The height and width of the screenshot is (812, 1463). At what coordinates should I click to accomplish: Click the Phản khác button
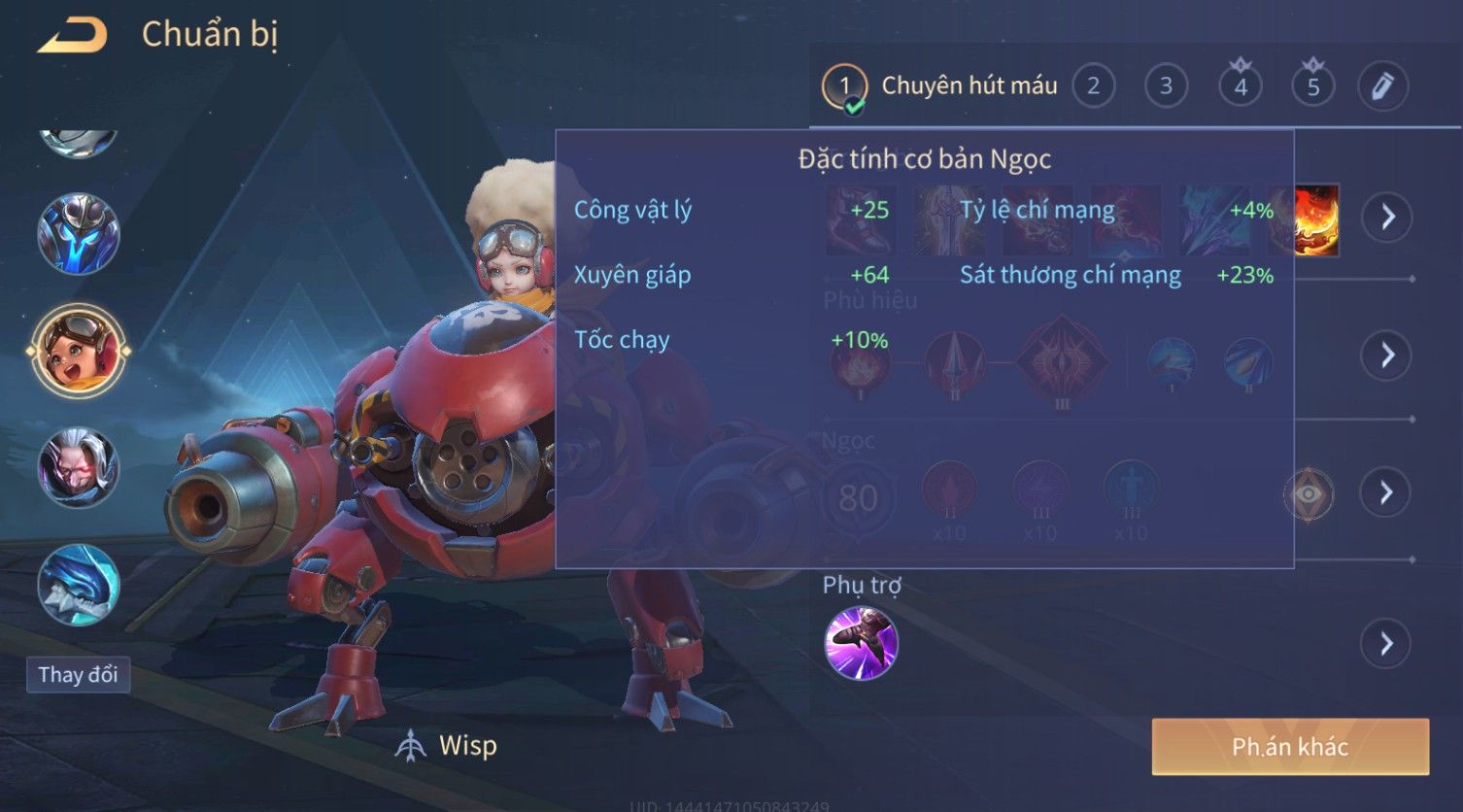[x=1289, y=746]
